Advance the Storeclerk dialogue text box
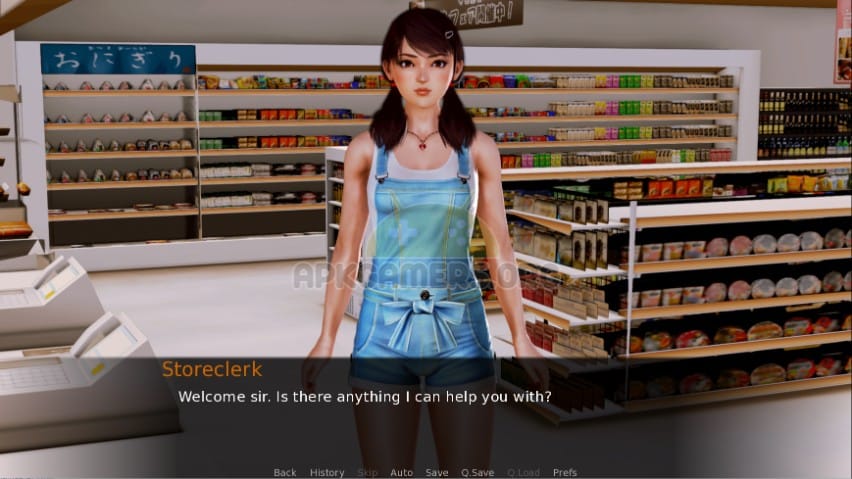The width and height of the screenshot is (852, 479). coord(425,410)
